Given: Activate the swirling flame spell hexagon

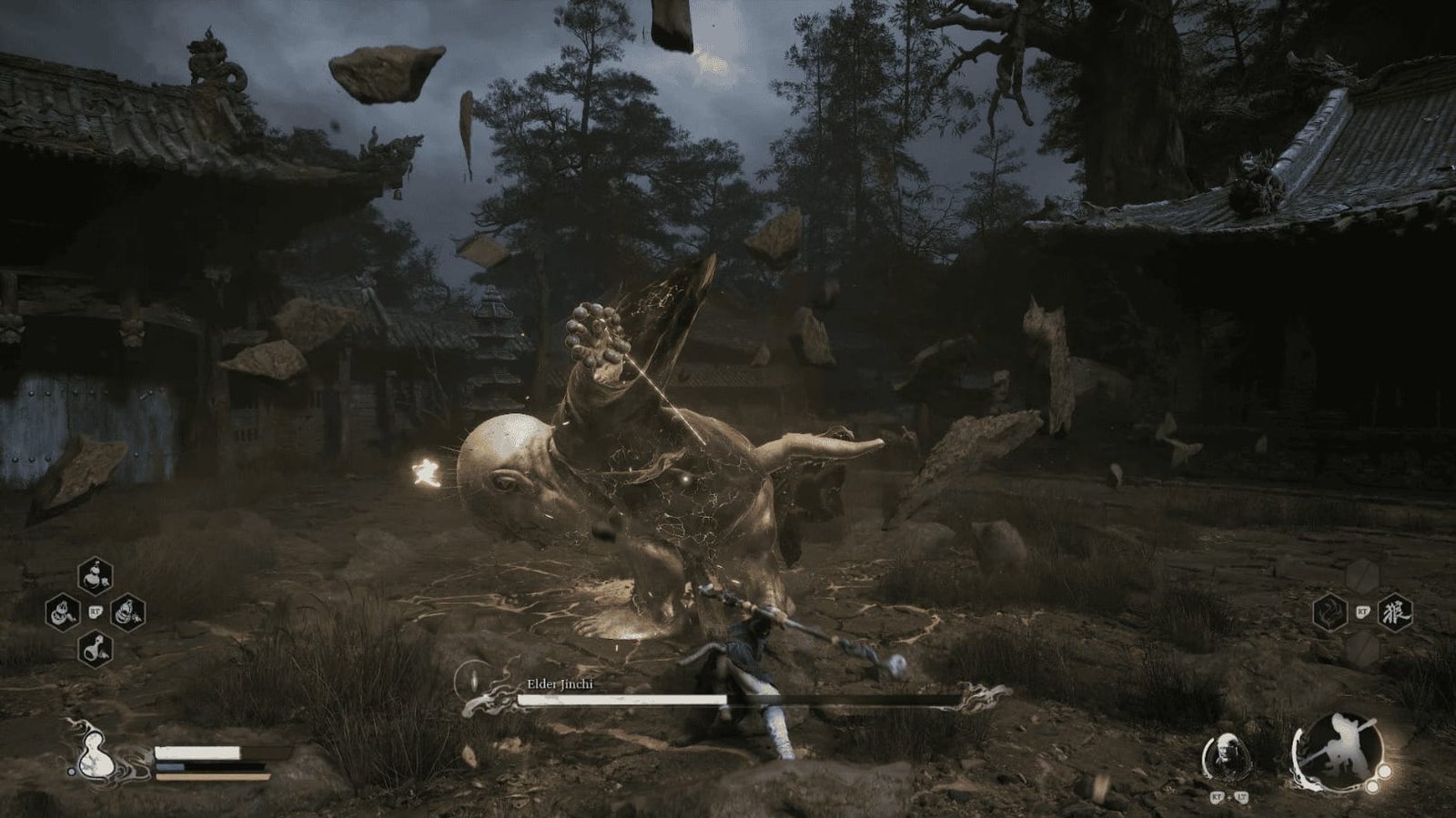Looking at the screenshot, I should click(1331, 612).
